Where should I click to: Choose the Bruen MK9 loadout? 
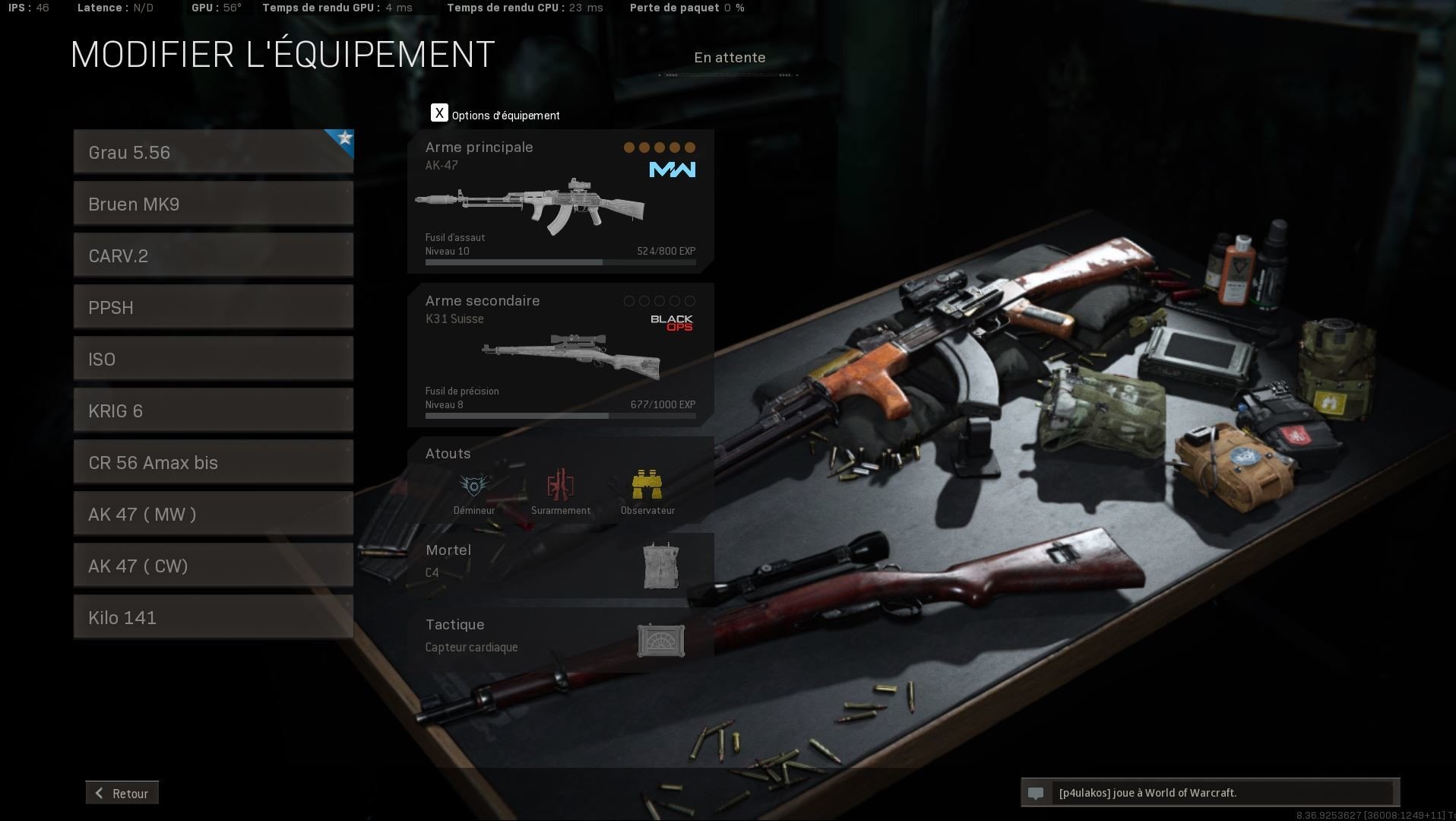click(x=213, y=204)
